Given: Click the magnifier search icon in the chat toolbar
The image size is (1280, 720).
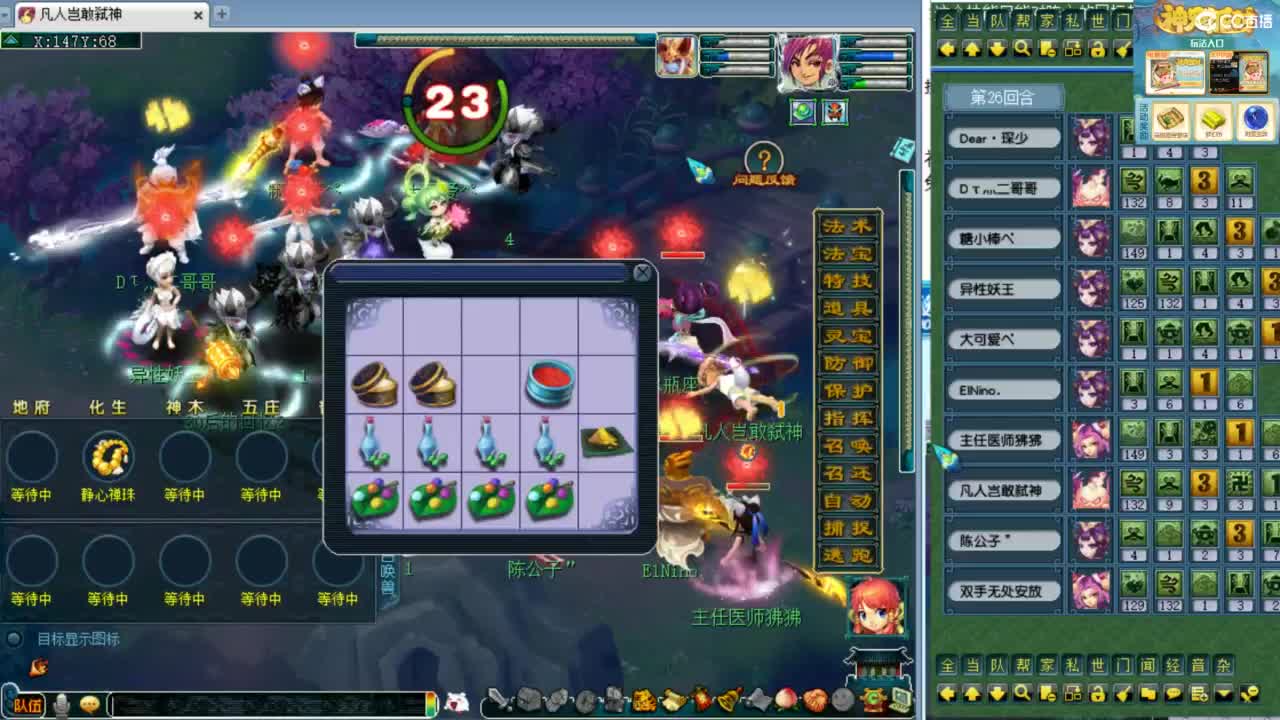Looking at the screenshot, I should point(1021,694).
